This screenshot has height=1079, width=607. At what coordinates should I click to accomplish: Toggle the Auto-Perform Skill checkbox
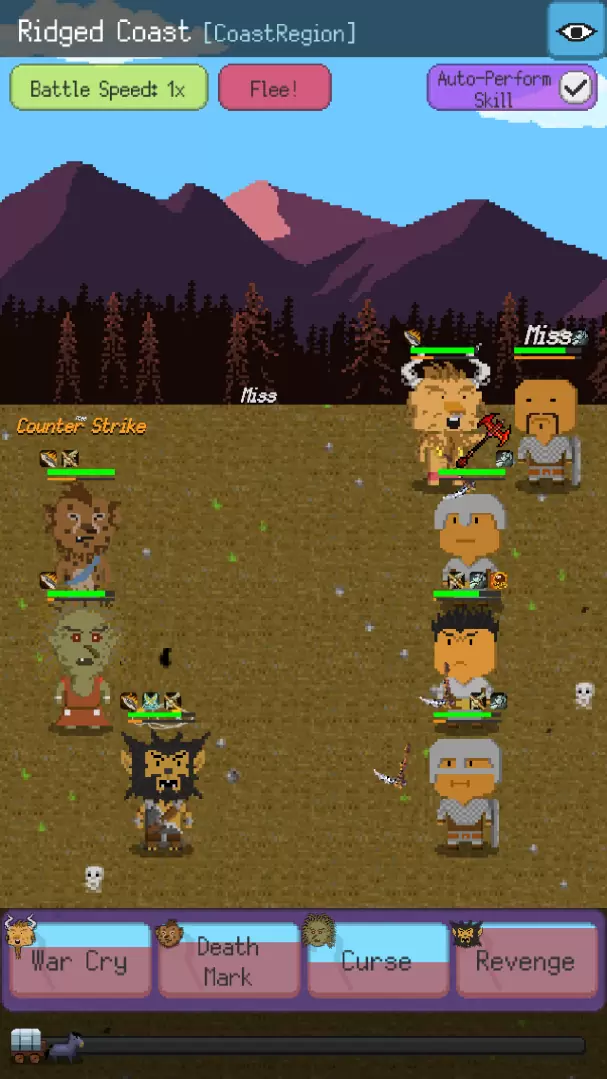pyautogui.click(x=576, y=88)
